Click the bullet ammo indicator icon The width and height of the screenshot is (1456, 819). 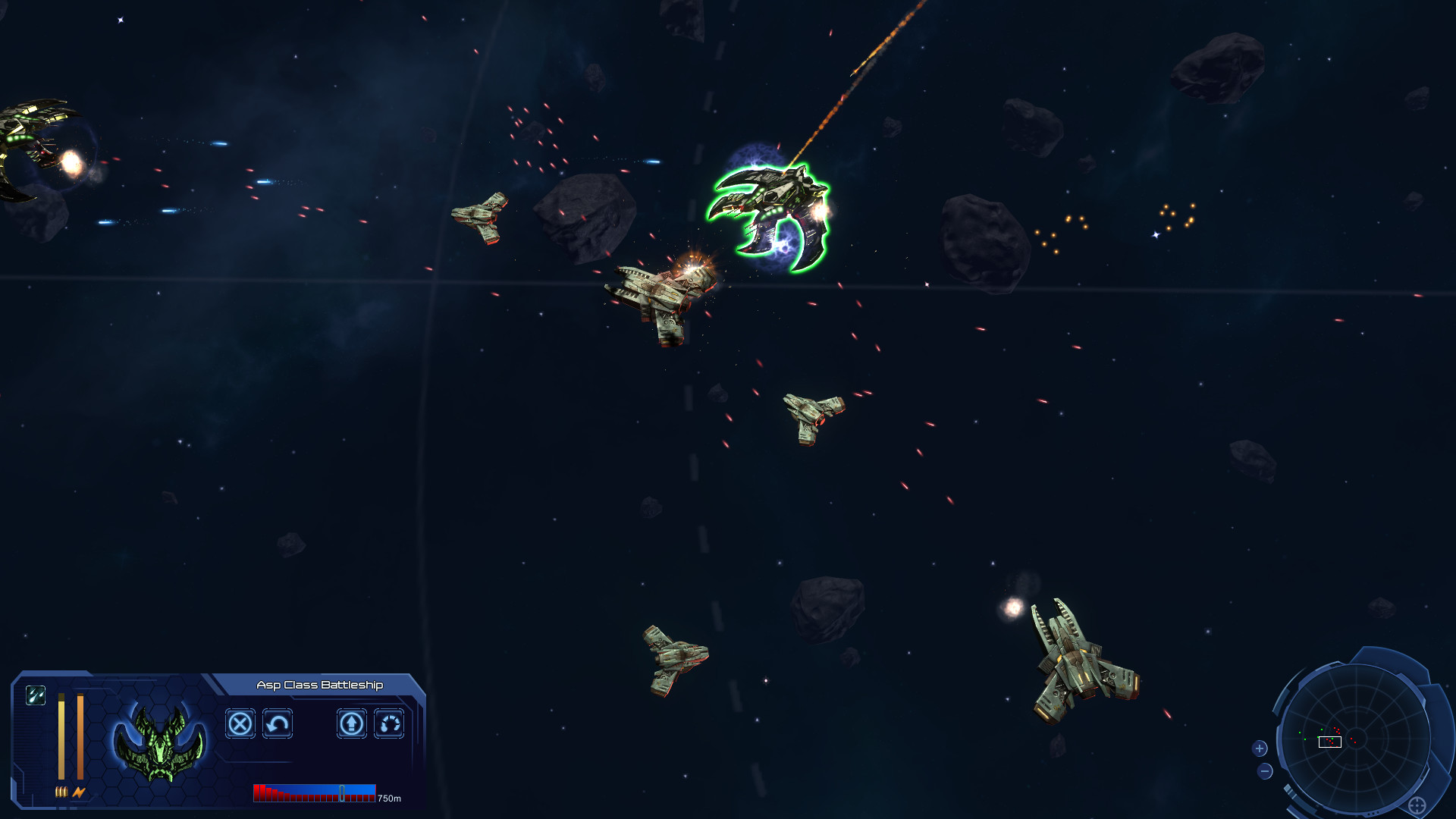pyautogui.click(x=61, y=791)
